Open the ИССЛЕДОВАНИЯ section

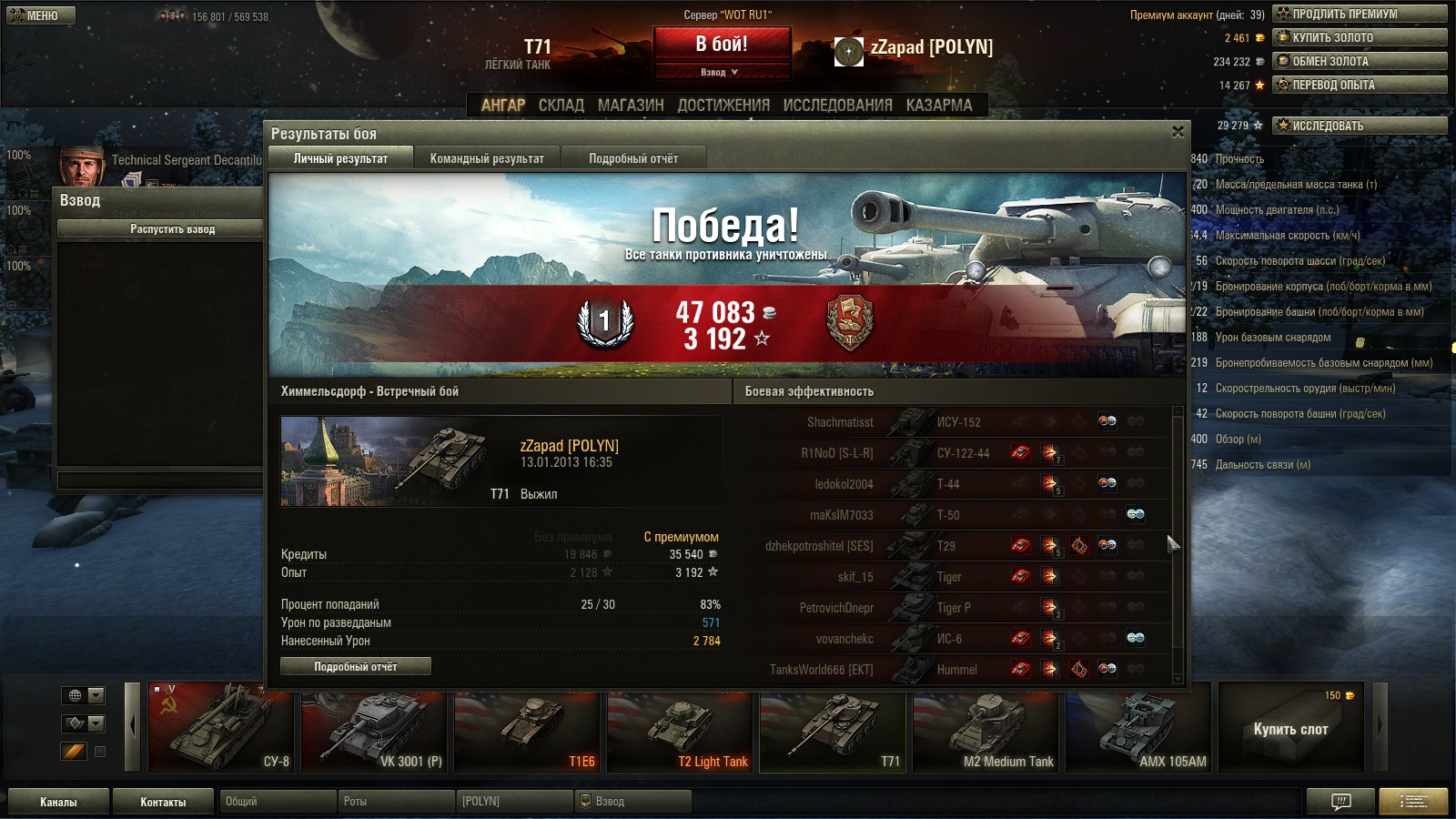(x=837, y=106)
